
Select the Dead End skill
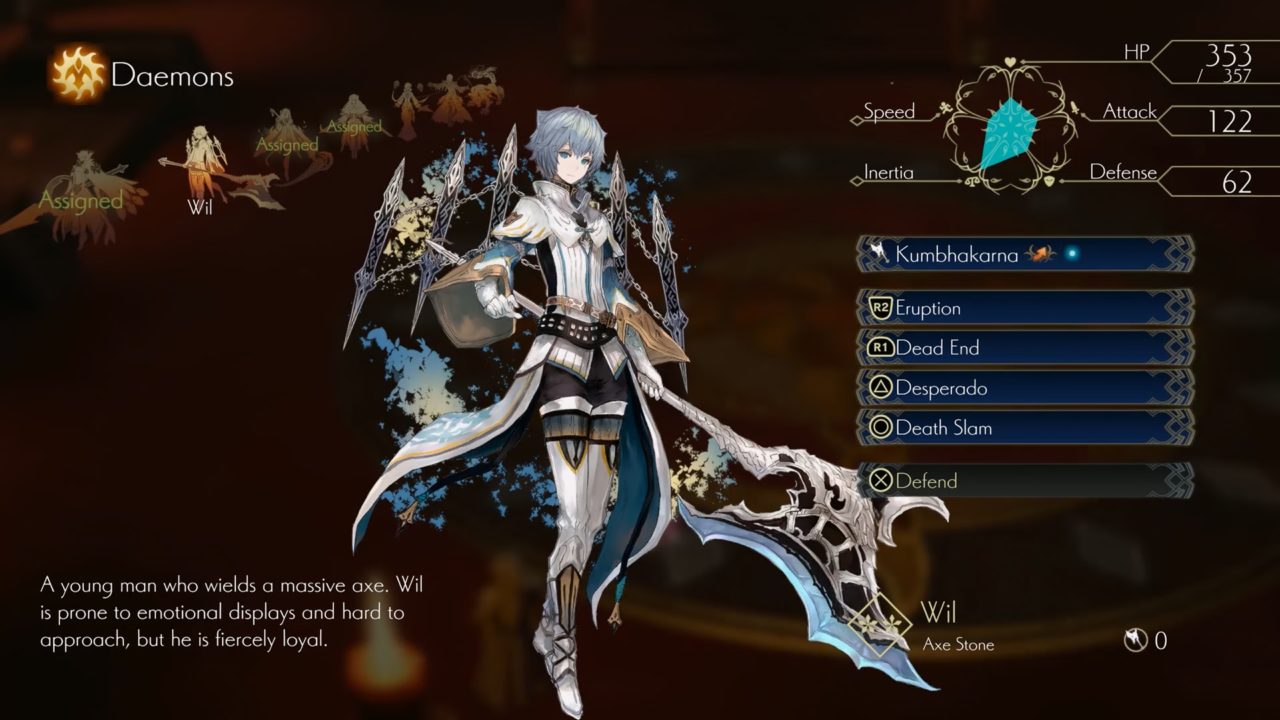coord(1025,348)
